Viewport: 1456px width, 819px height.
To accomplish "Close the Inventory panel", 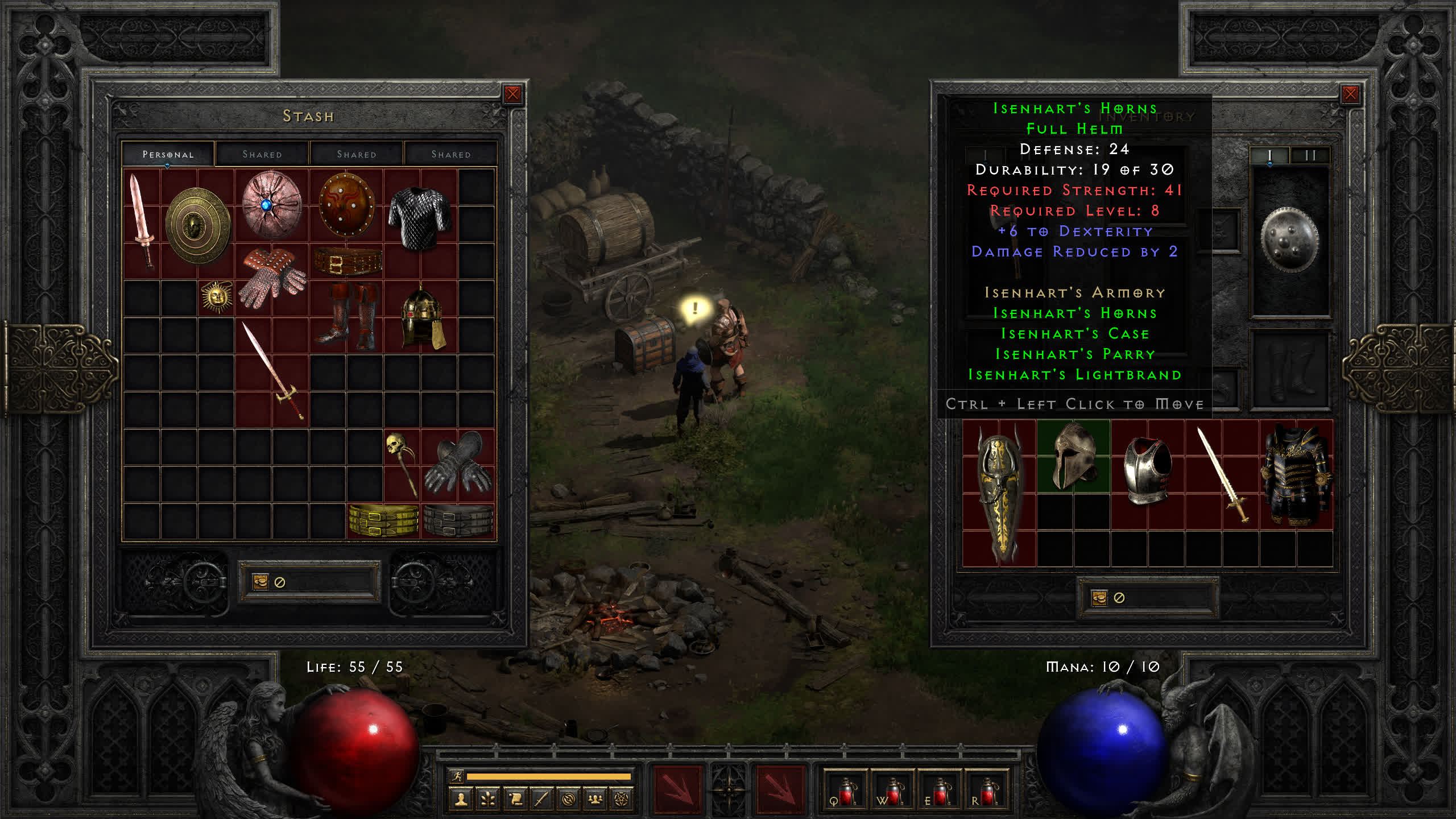I will click(1350, 94).
